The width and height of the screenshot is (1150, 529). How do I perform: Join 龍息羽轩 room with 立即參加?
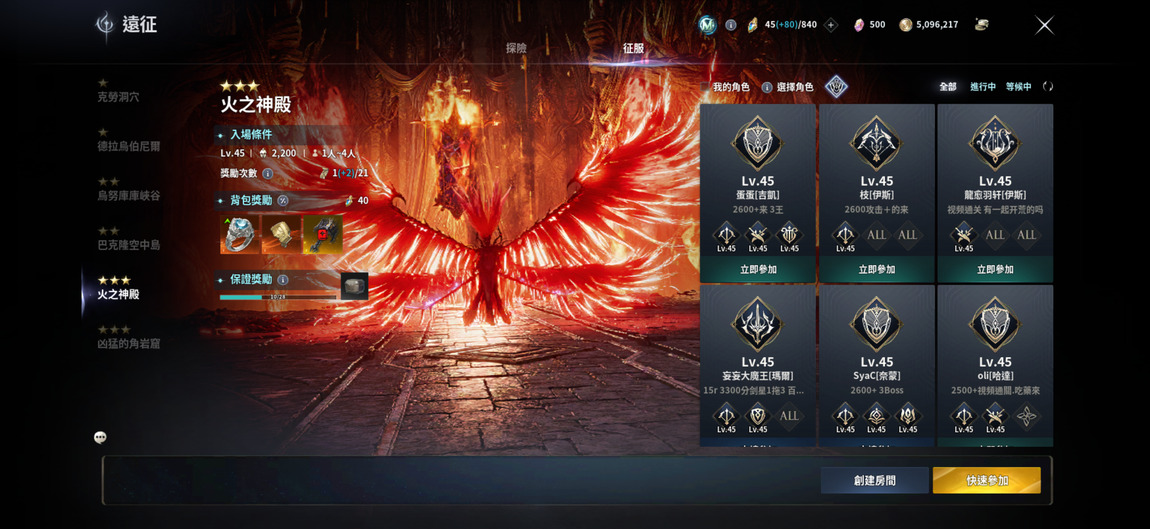click(995, 270)
